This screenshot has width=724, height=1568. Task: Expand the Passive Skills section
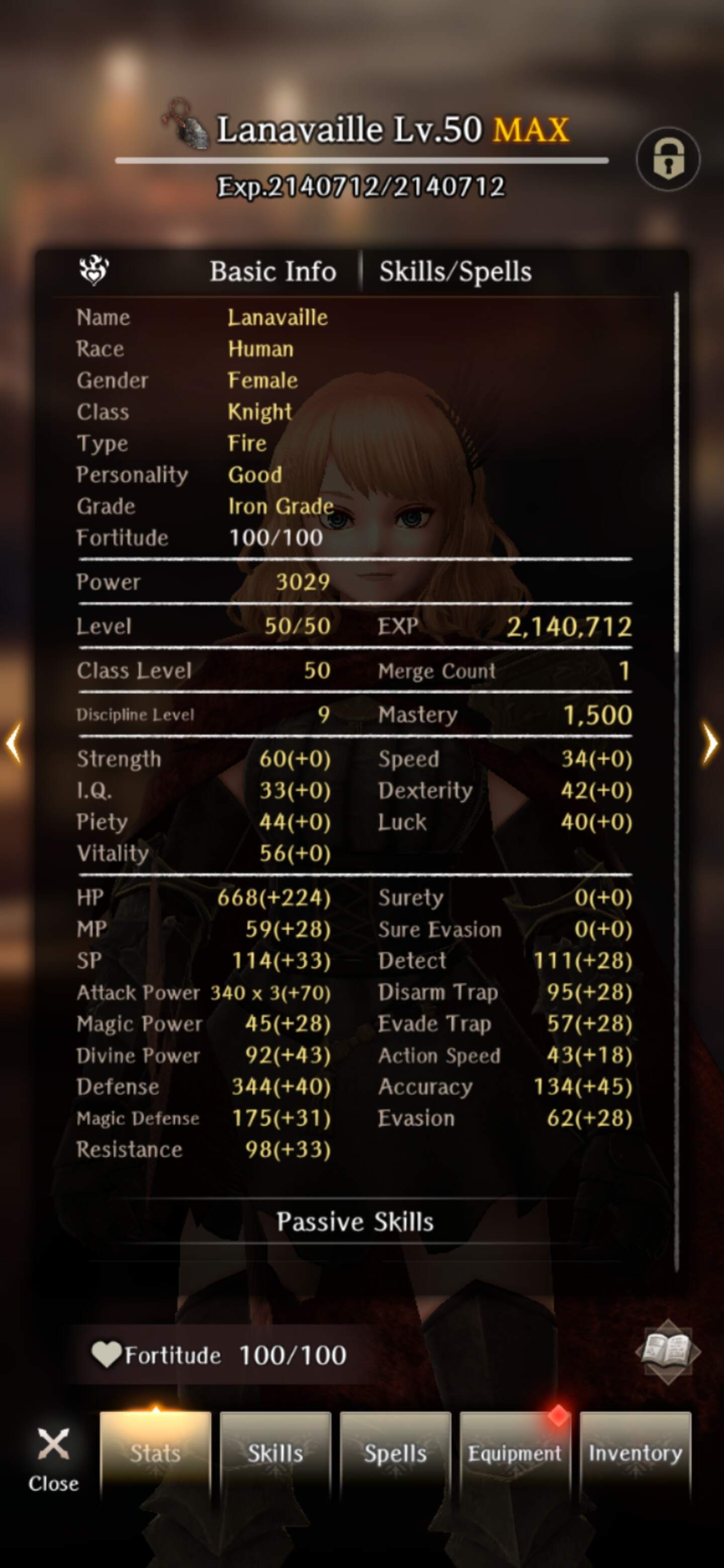coord(356,1222)
